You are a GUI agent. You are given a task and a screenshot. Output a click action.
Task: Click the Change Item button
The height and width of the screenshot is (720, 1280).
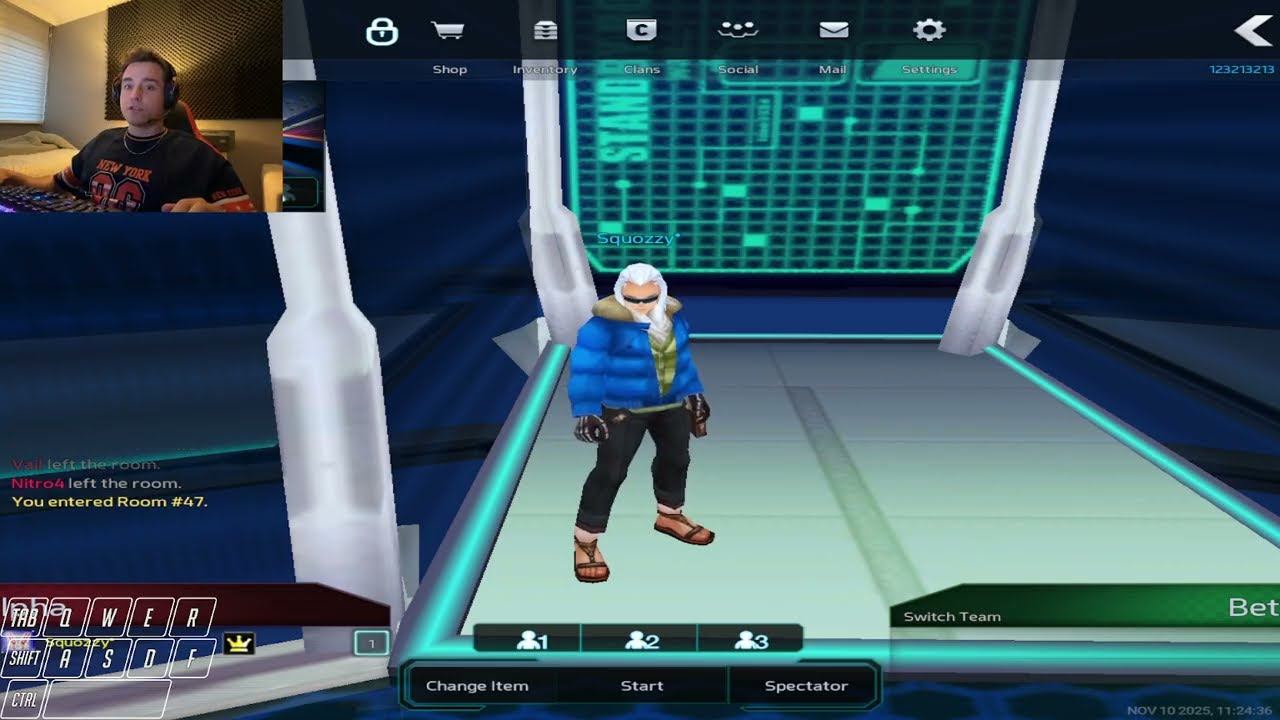[x=477, y=686]
